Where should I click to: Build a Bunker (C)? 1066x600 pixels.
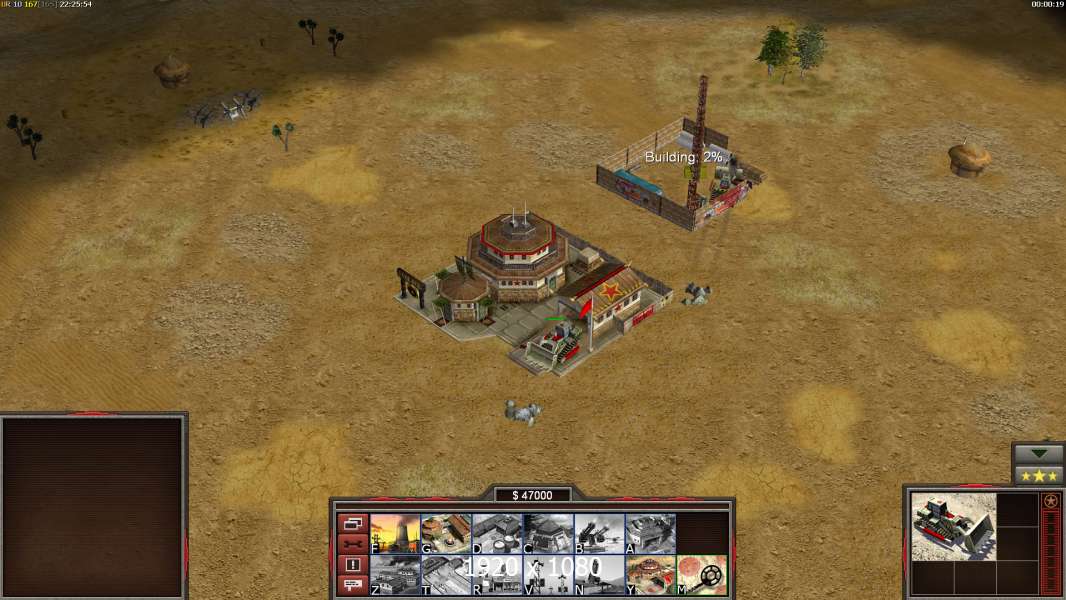click(x=548, y=534)
